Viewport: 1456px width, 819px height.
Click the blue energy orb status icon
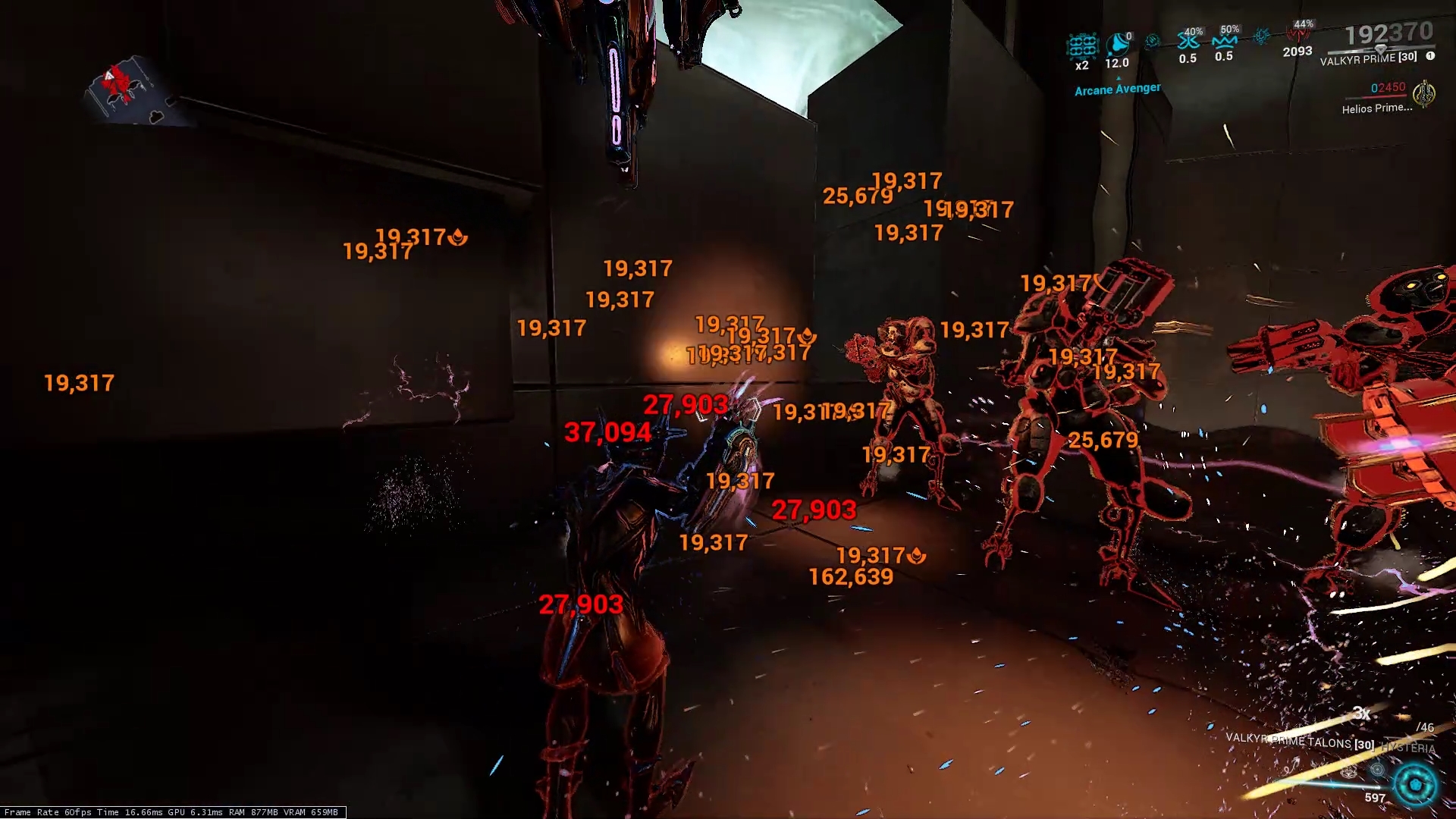[1260, 38]
